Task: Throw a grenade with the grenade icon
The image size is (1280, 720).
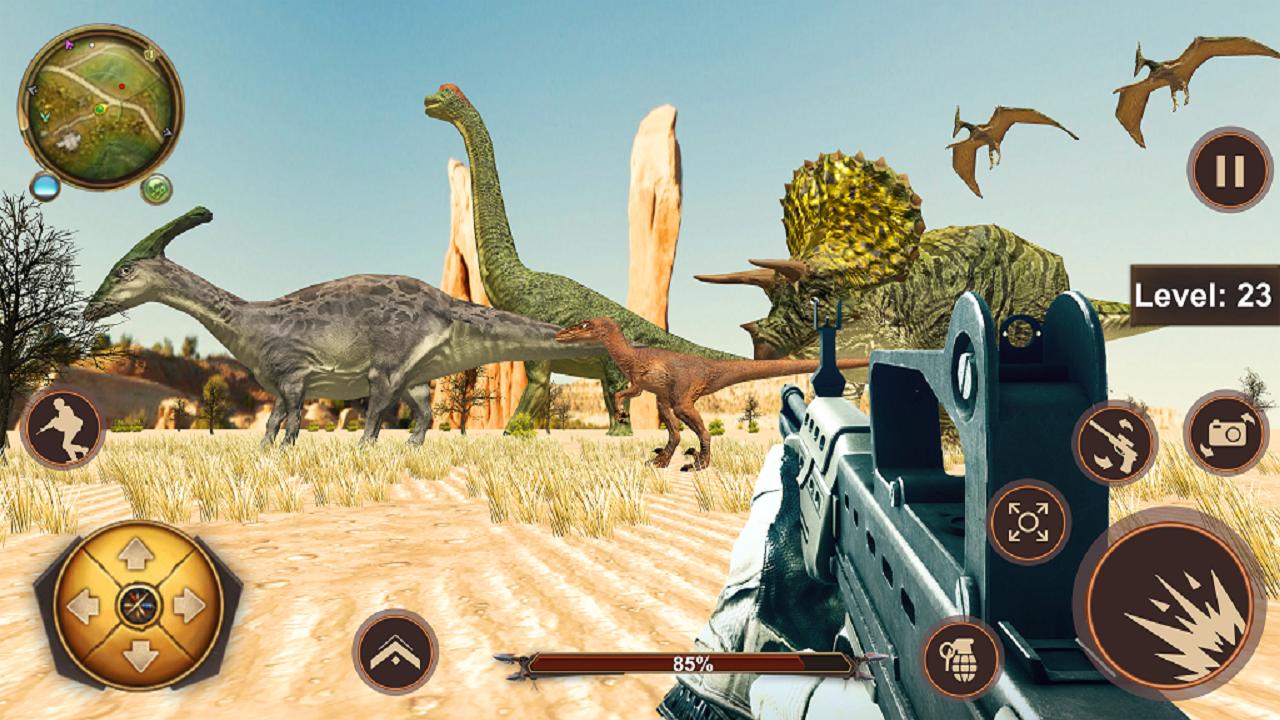Action: [x=962, y=658]
